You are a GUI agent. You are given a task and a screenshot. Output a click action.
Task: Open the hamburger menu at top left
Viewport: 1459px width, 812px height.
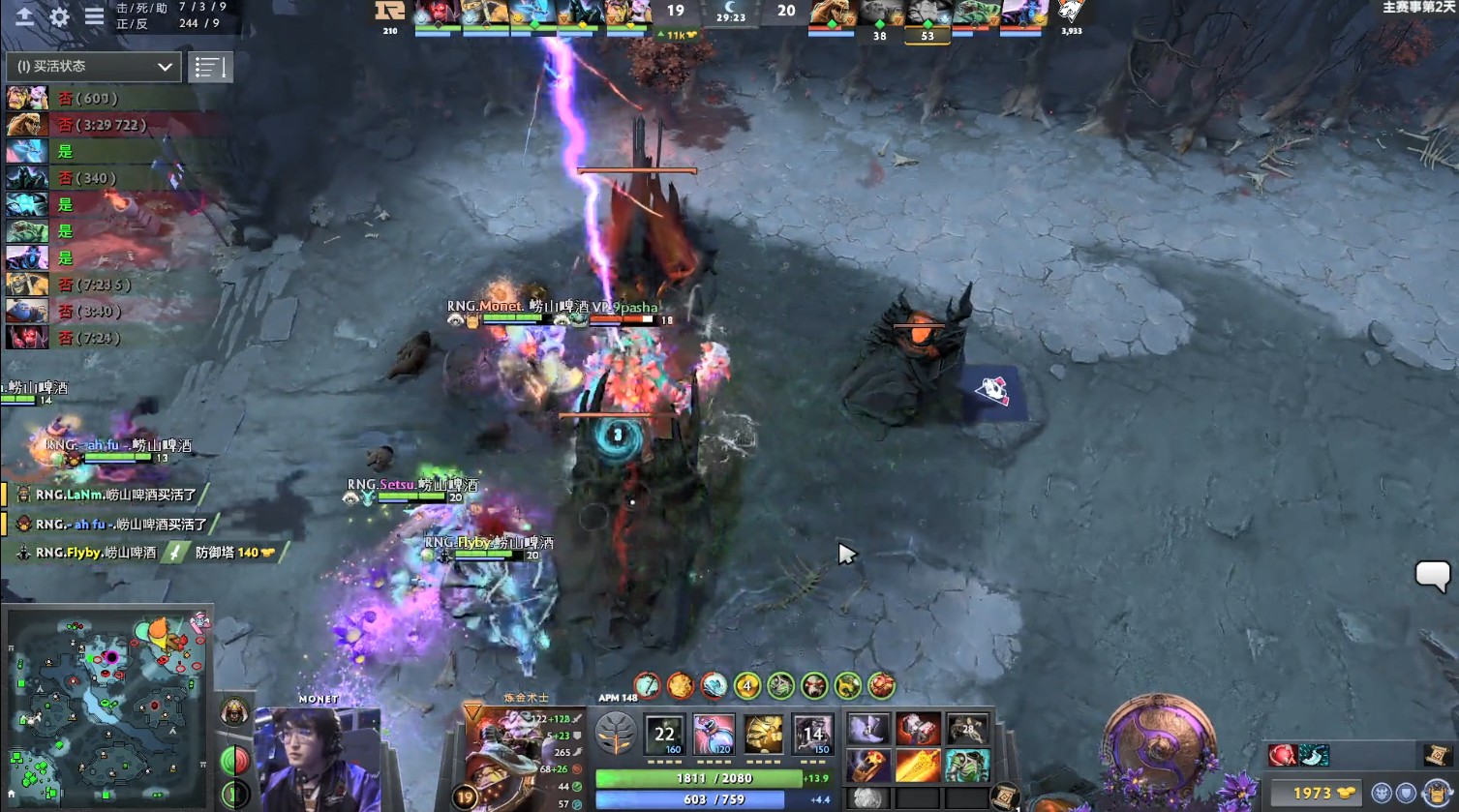pos(93,16)
